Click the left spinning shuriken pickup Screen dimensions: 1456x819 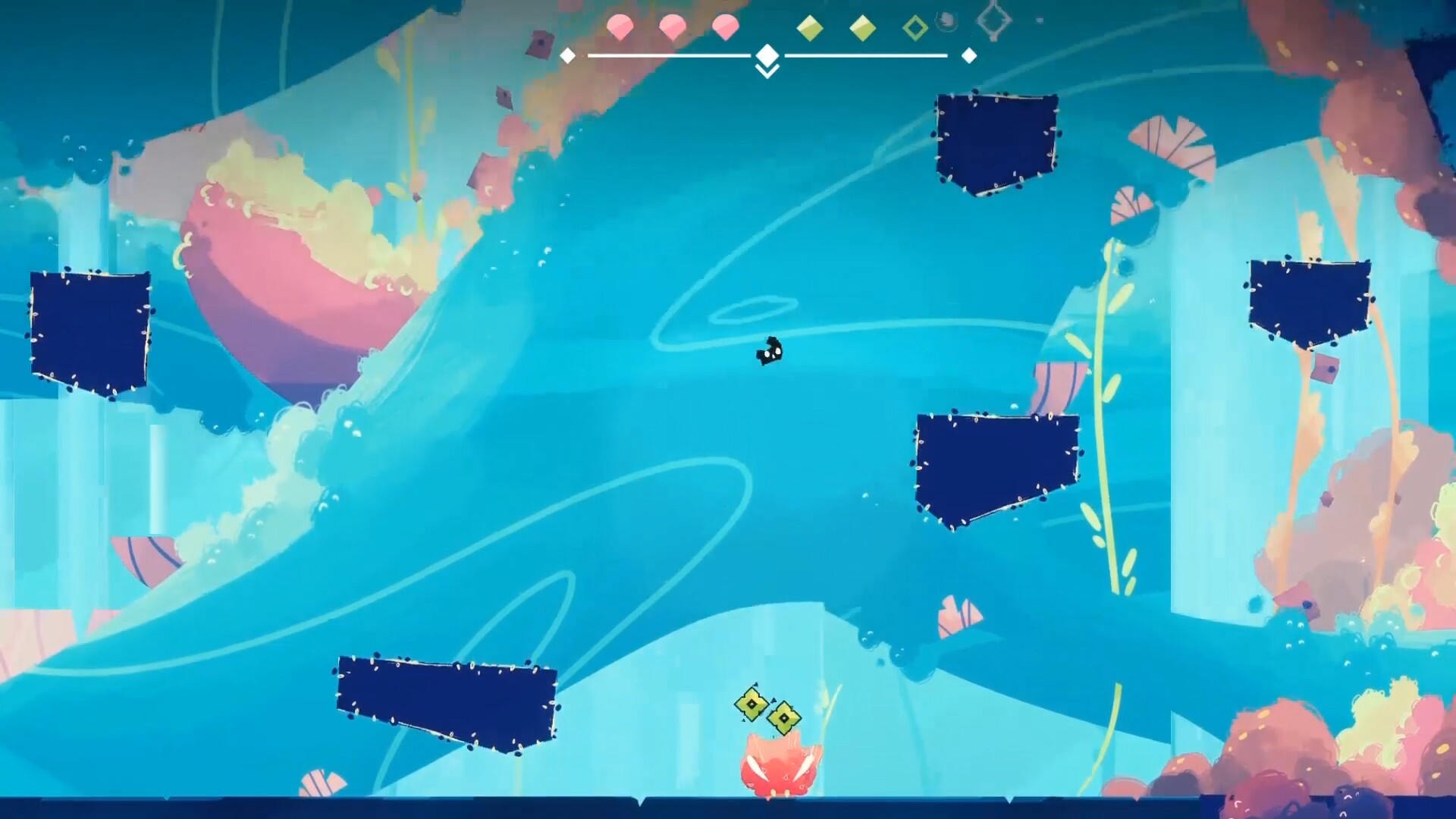[x=750, y=705]
